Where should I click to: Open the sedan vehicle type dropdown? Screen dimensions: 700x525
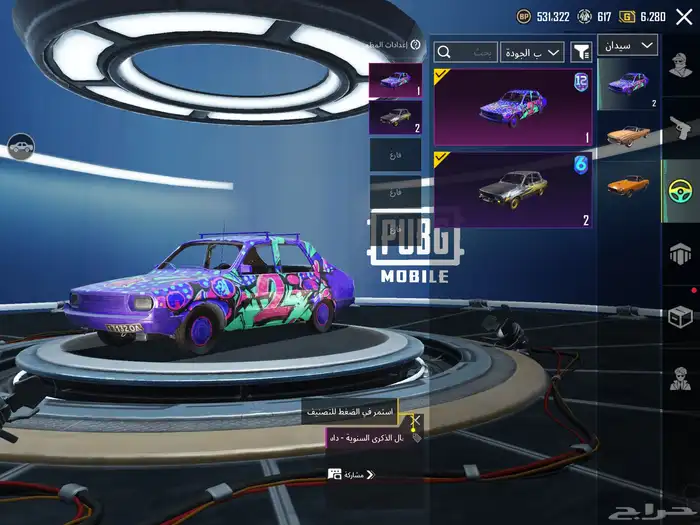click(x=627, y=46)
